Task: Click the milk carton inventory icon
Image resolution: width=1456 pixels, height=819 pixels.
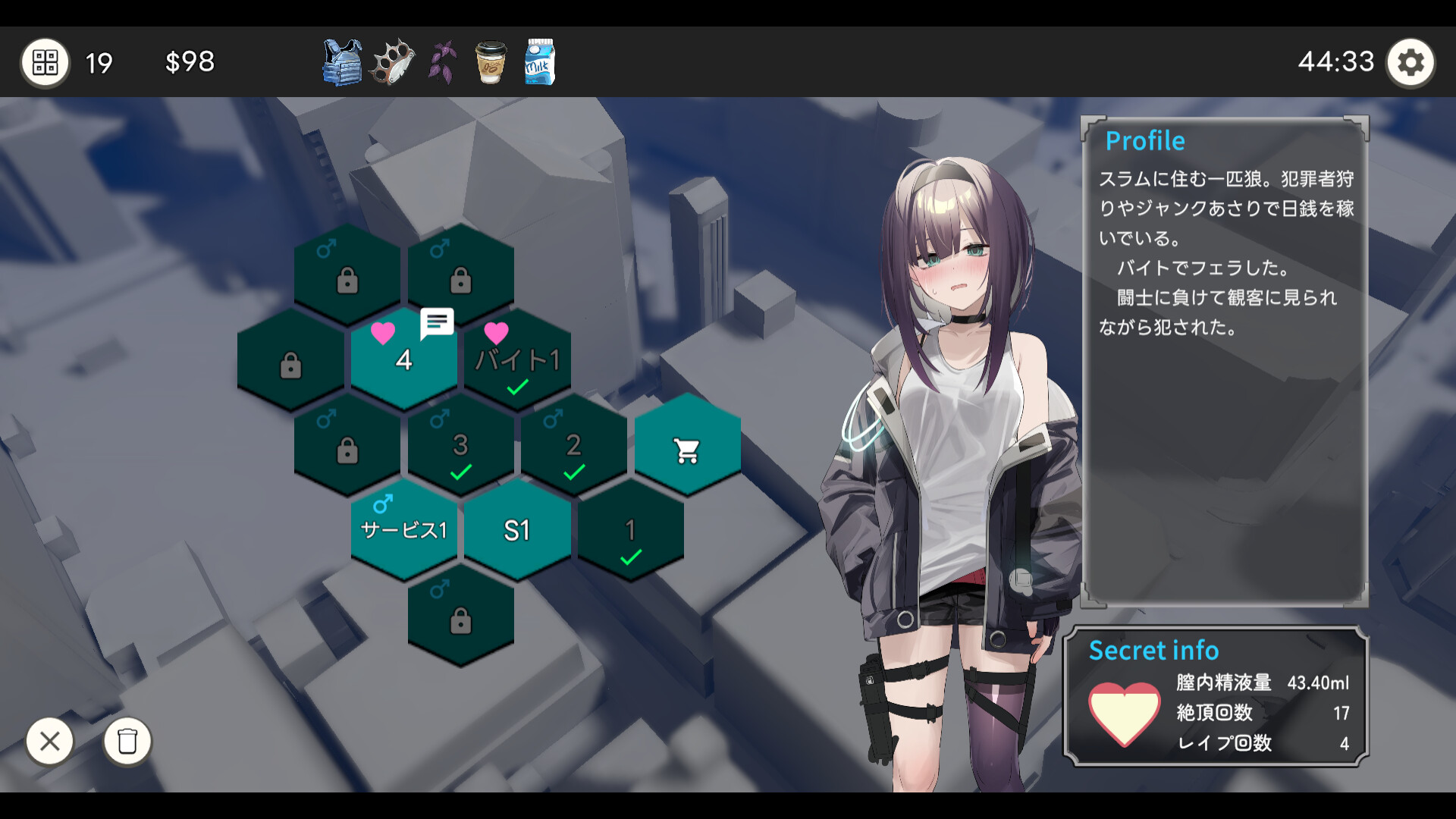Action: 540,62
